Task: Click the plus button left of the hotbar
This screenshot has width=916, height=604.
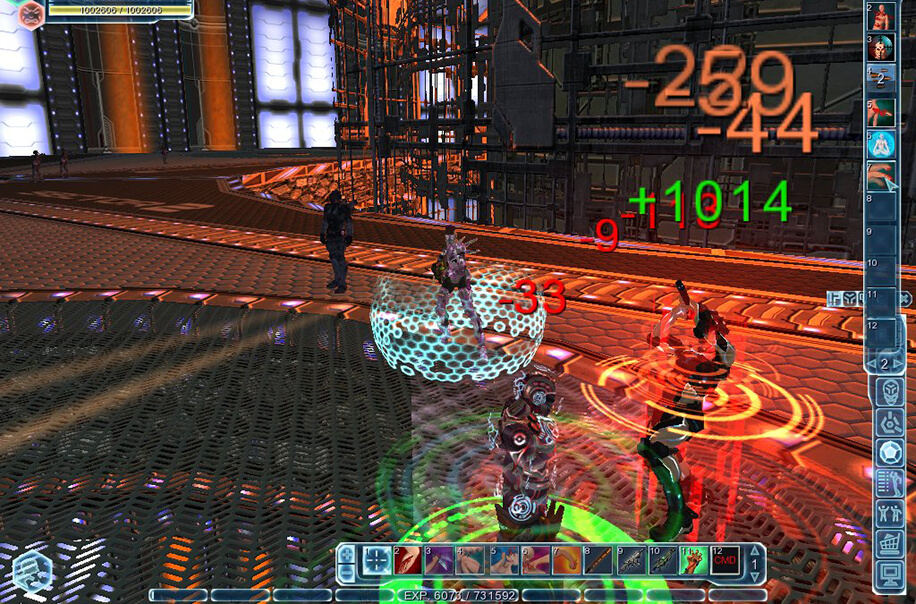Action: pos(346,553)
